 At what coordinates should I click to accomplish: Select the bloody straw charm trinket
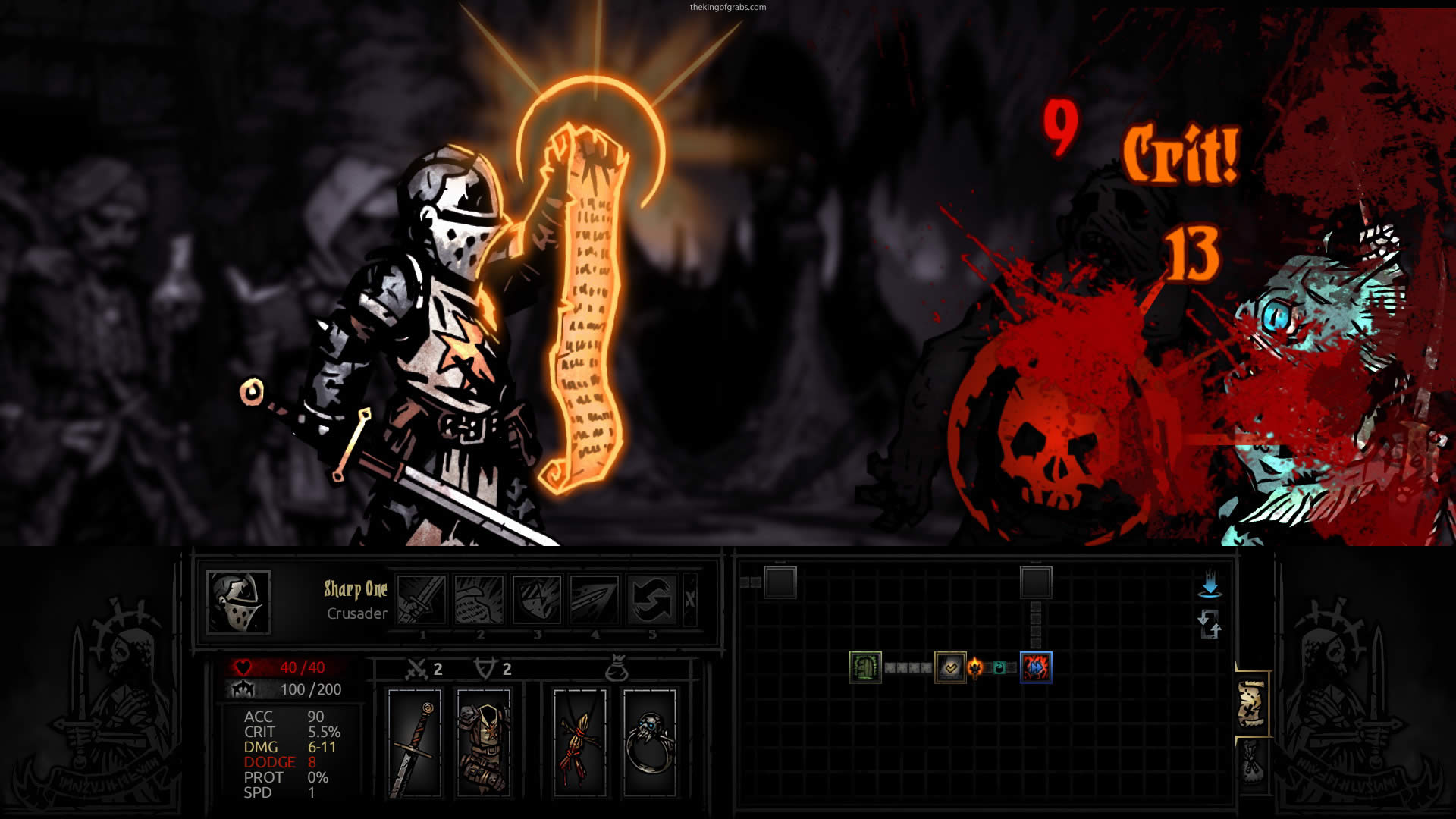click(x=579, y=743)
